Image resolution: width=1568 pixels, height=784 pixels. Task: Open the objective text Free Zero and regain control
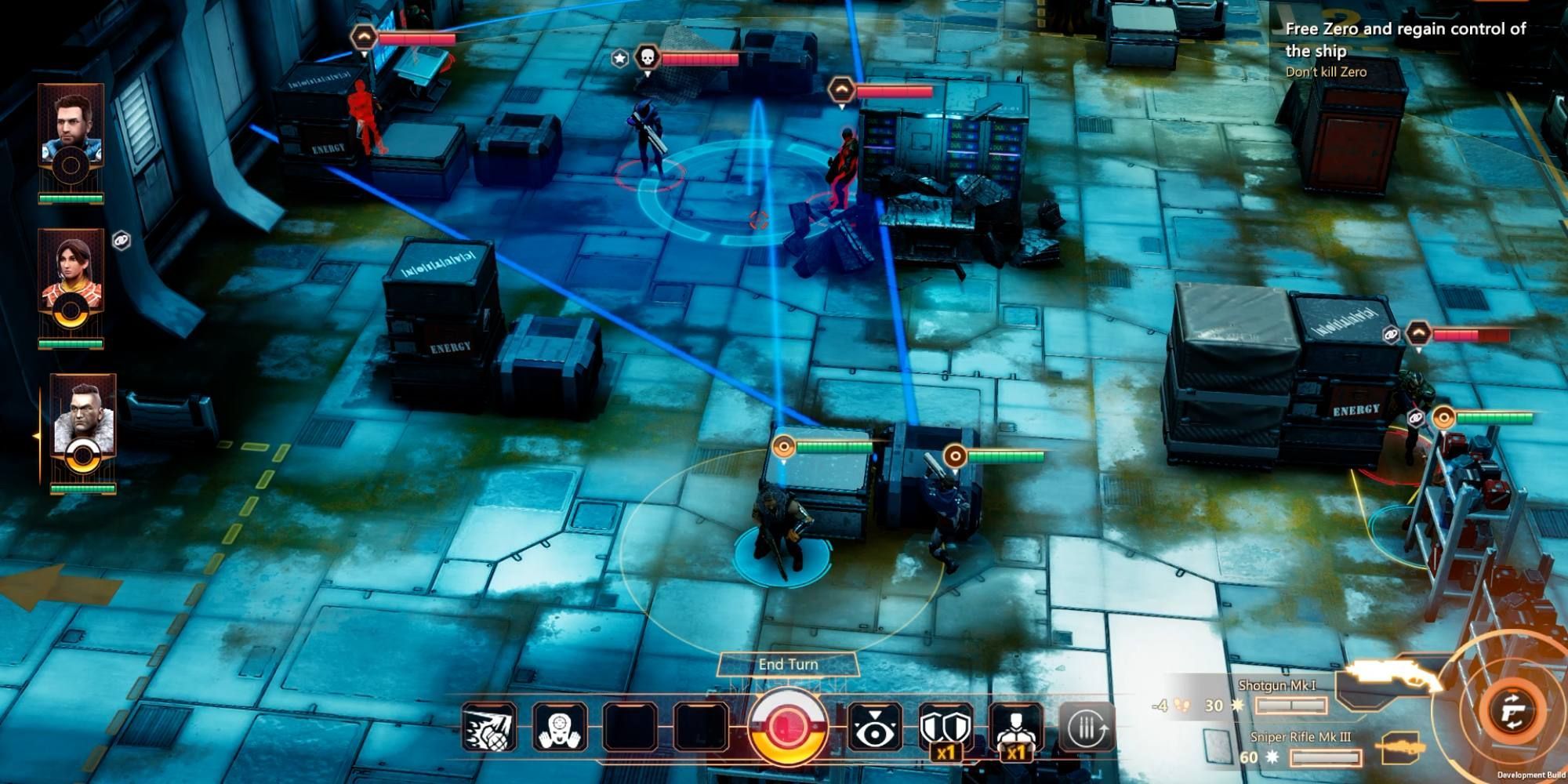1406,41
